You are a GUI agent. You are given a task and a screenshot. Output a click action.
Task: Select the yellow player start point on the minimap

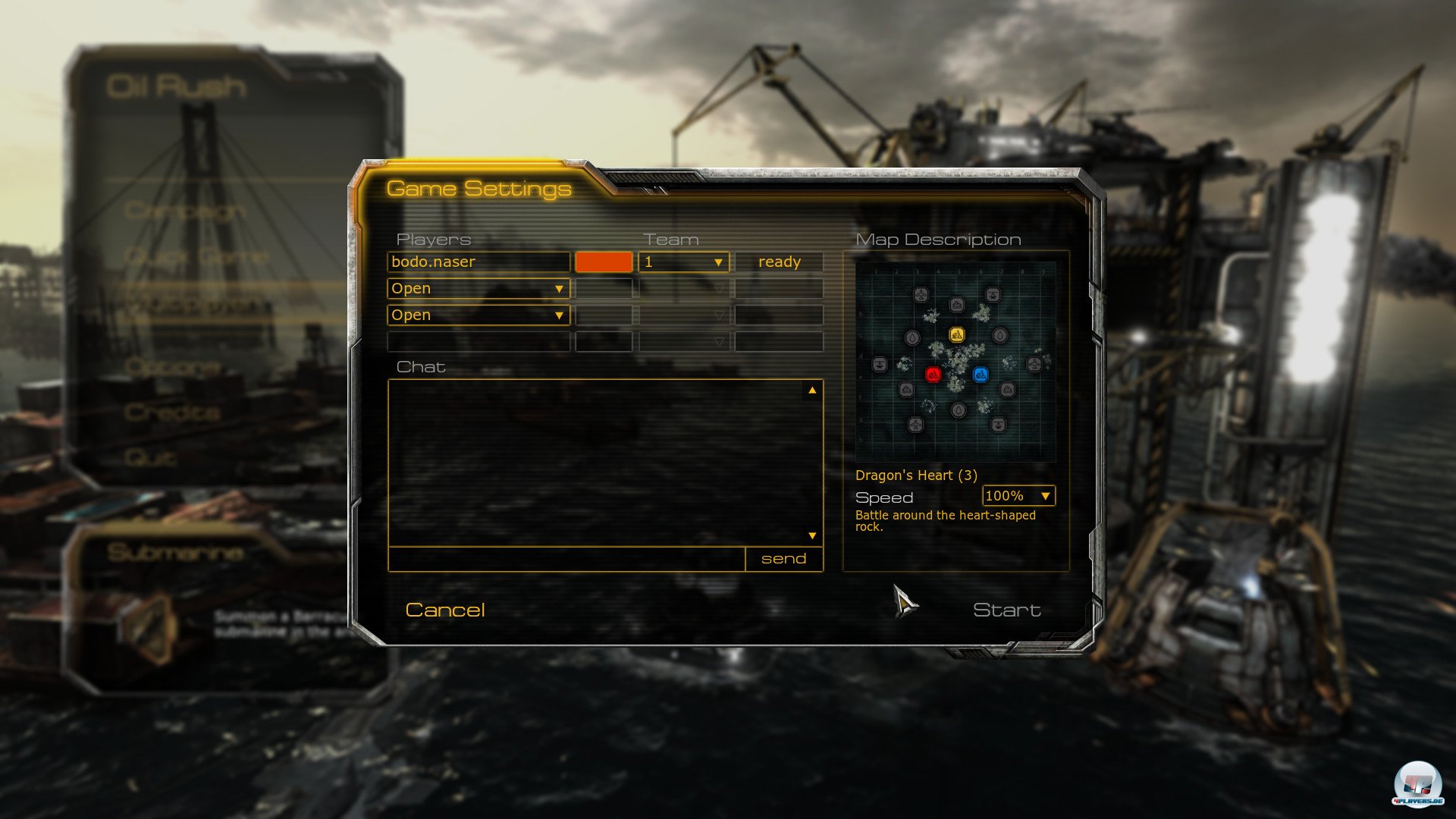957,334
